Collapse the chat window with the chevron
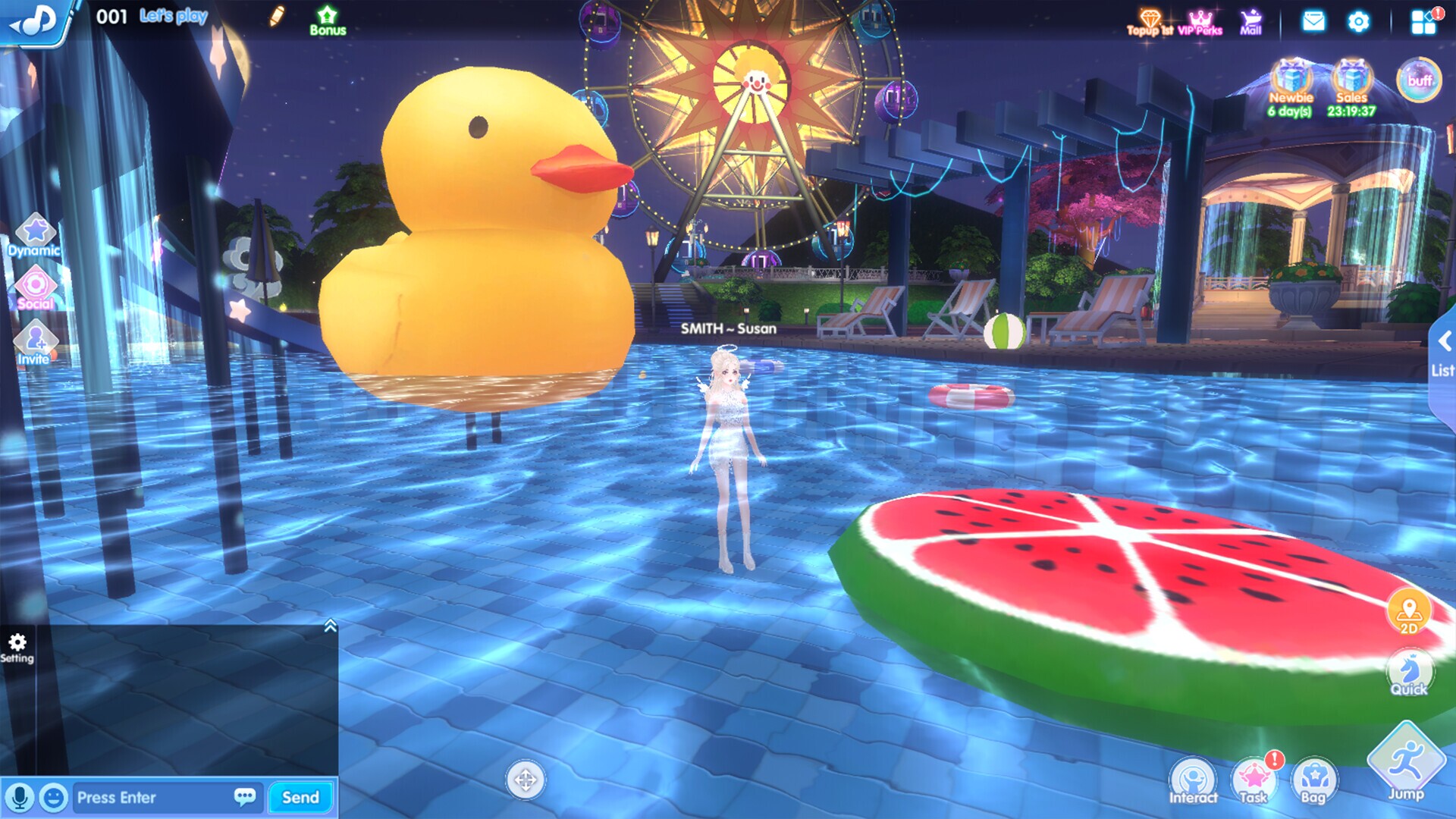Screen dimensions: 1456x819 [x=329, y=625]
